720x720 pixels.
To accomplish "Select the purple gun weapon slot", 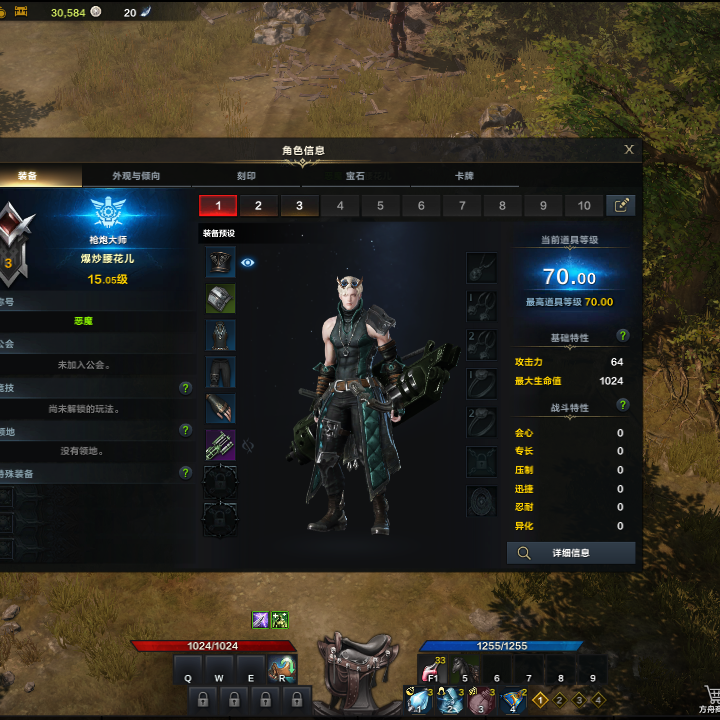I will pos(220,444).
